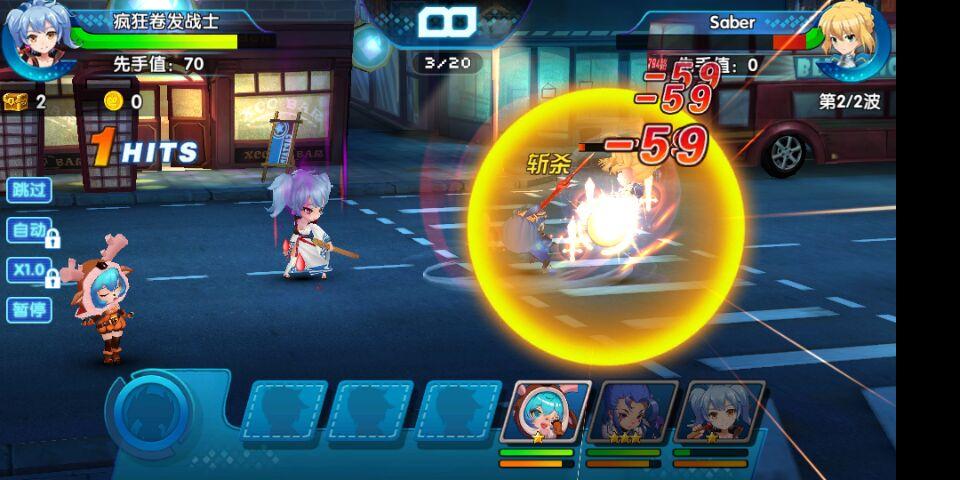
Task: Tap the blue-haired player avatar portrait
Action: click(38, 38)
